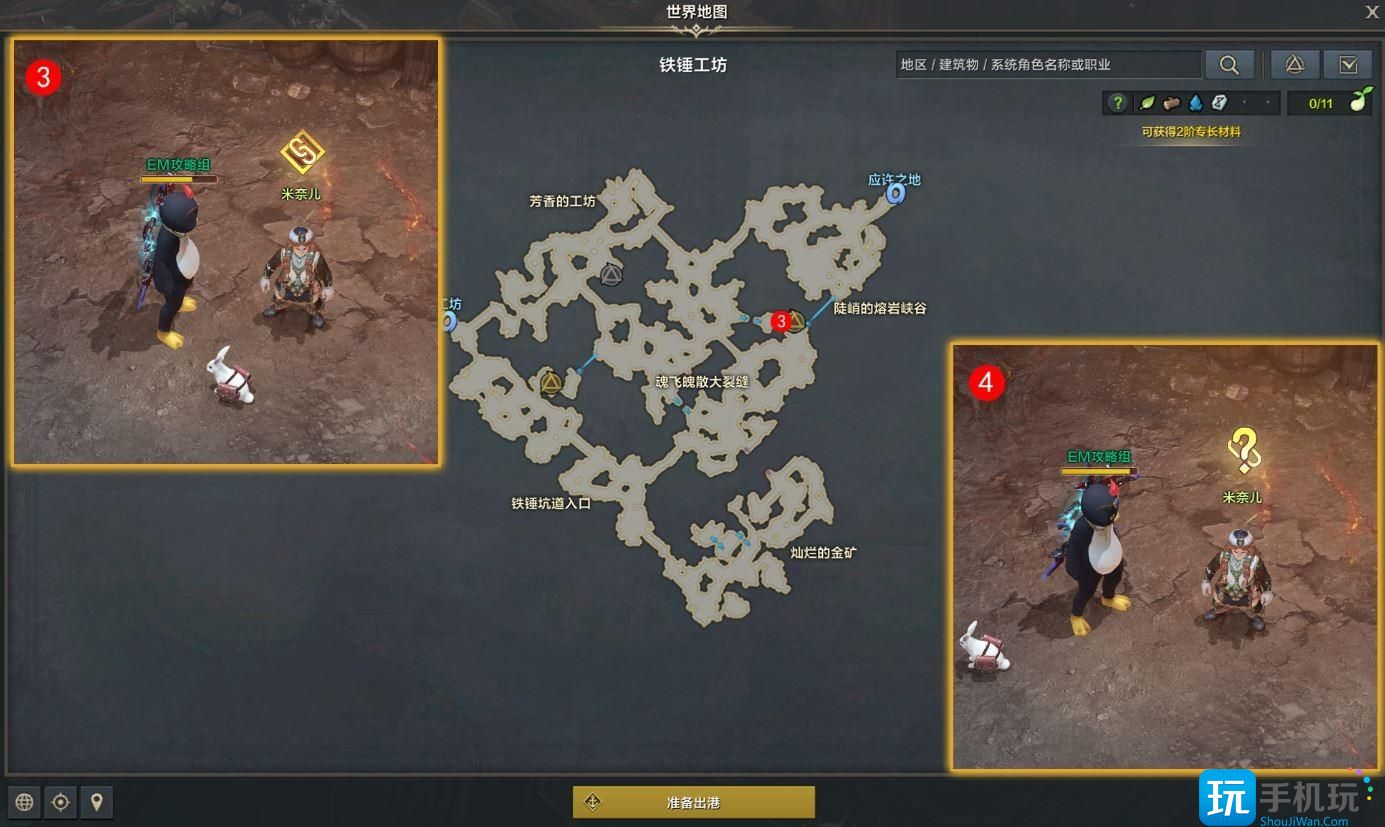This screenshot has width=1385, height=827.
Task: Click the triangle emblem button near the search bar
Action: 1294,64
